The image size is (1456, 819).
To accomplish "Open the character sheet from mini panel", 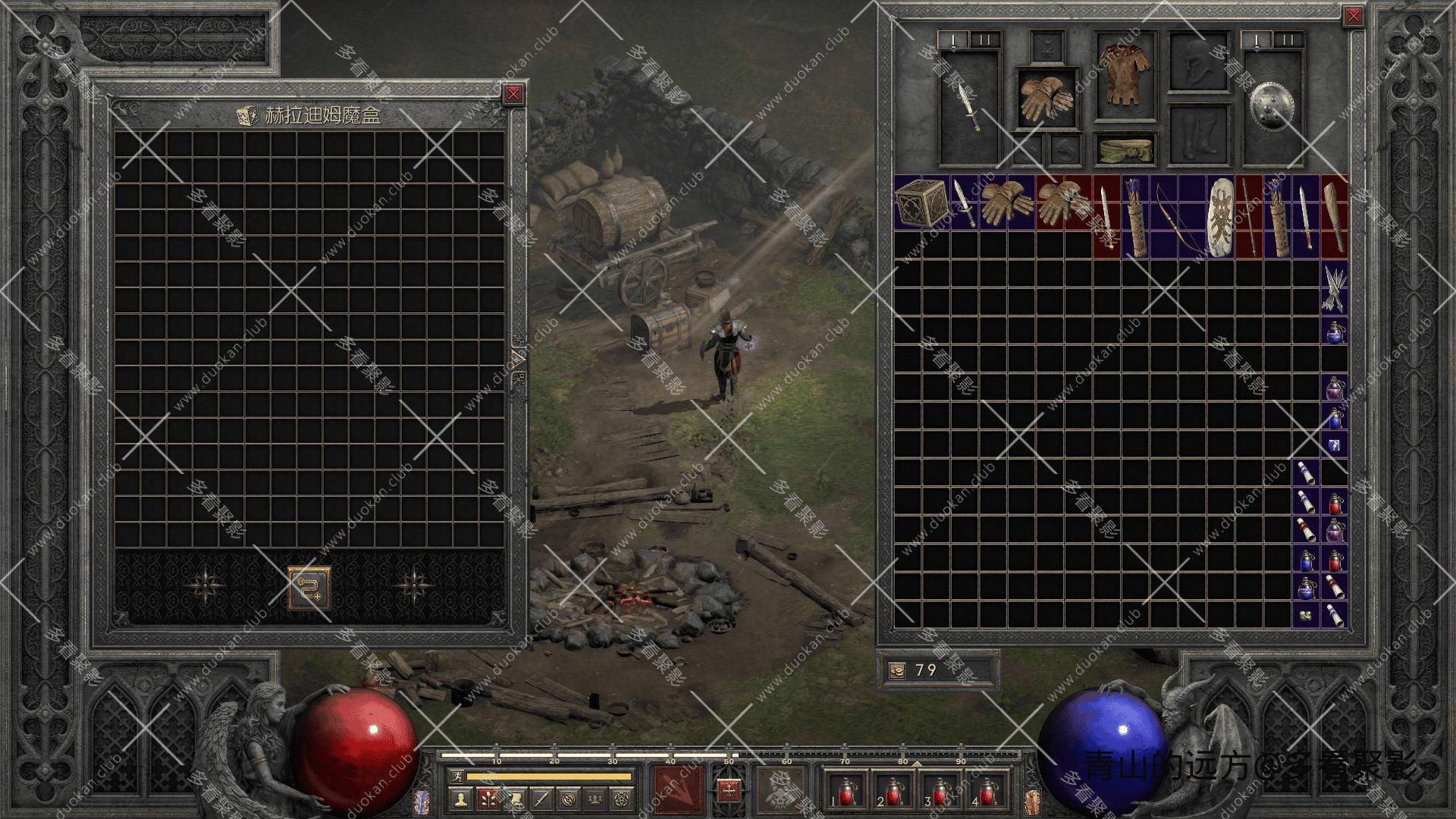I will tap(461, 798).
